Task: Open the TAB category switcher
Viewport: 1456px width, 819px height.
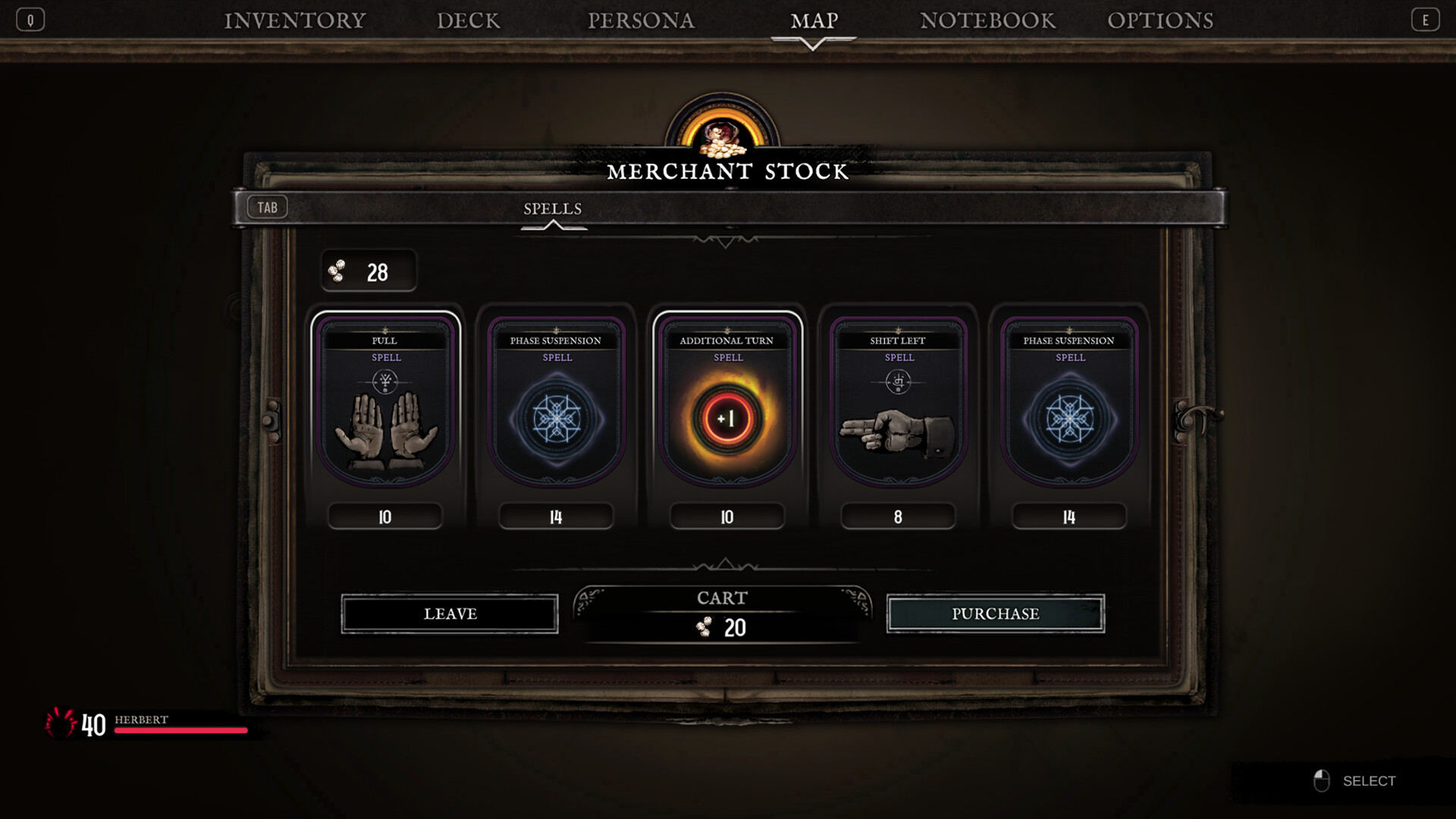Action: coord(267,206)
